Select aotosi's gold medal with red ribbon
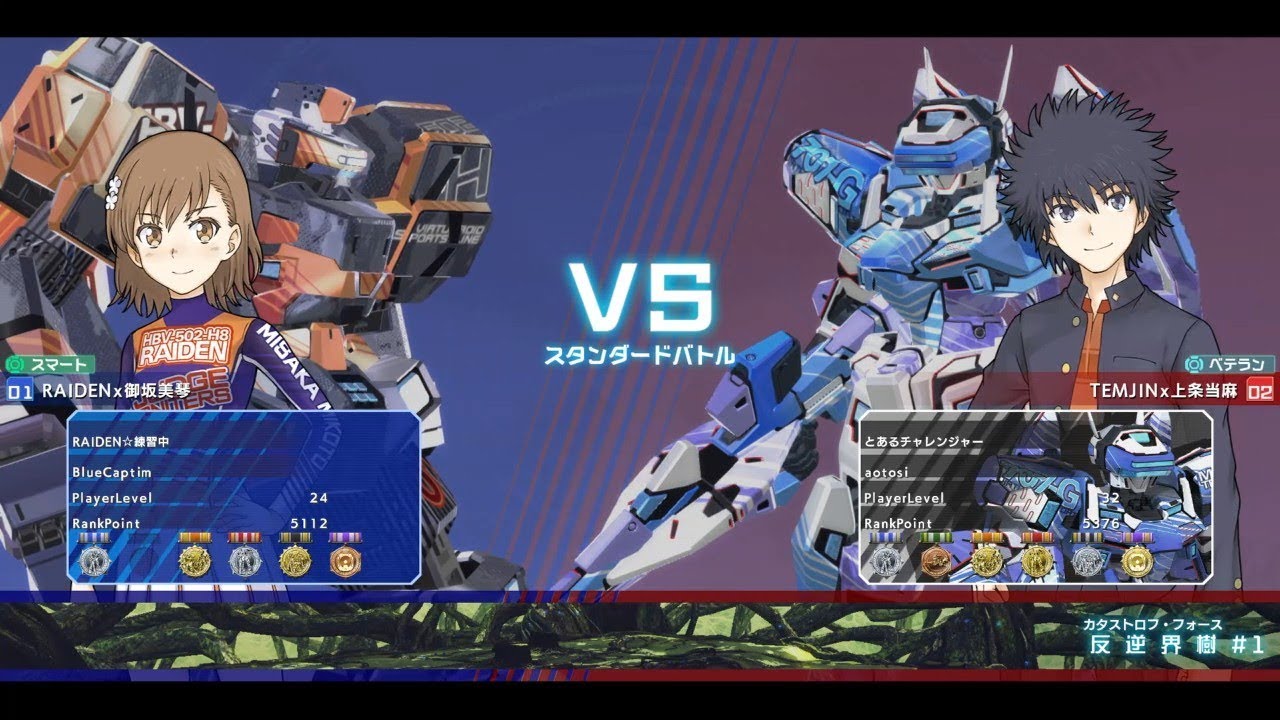Screen dimensions: 1280x720 (x=1038, y=560)
